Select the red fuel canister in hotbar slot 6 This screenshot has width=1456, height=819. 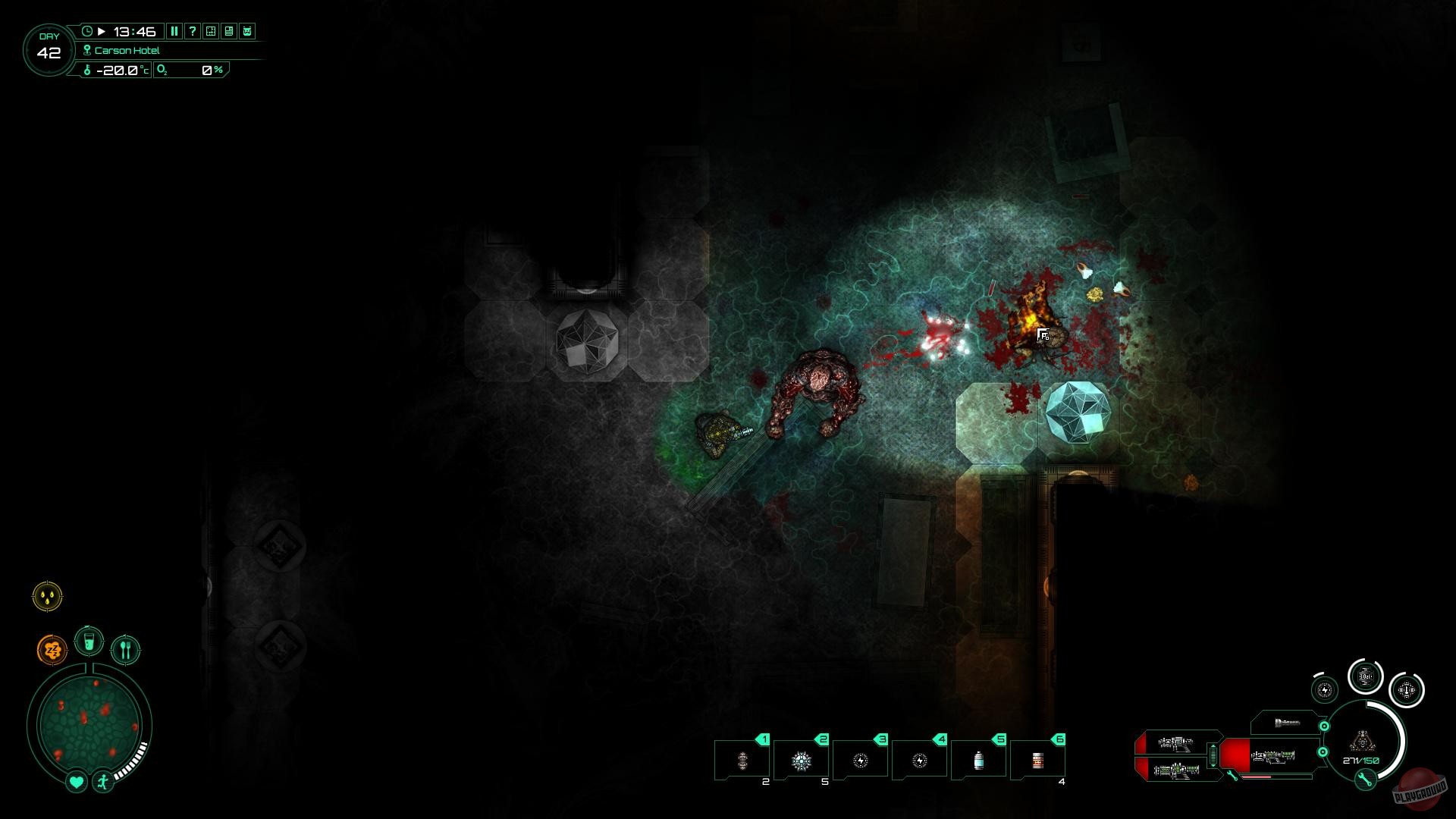pyautogui.click(x=1039, y=760)
